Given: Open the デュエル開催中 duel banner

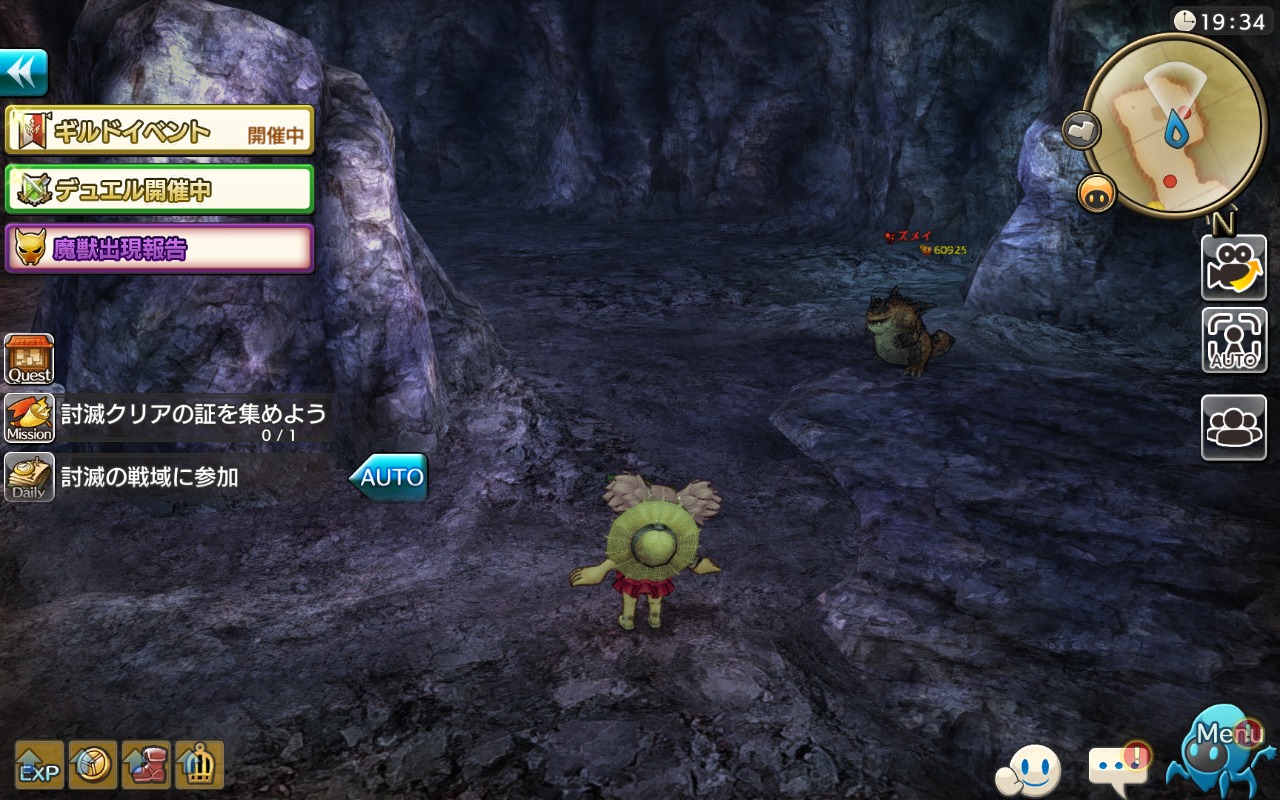Looking at the screenshot, I should click(160, 189).
